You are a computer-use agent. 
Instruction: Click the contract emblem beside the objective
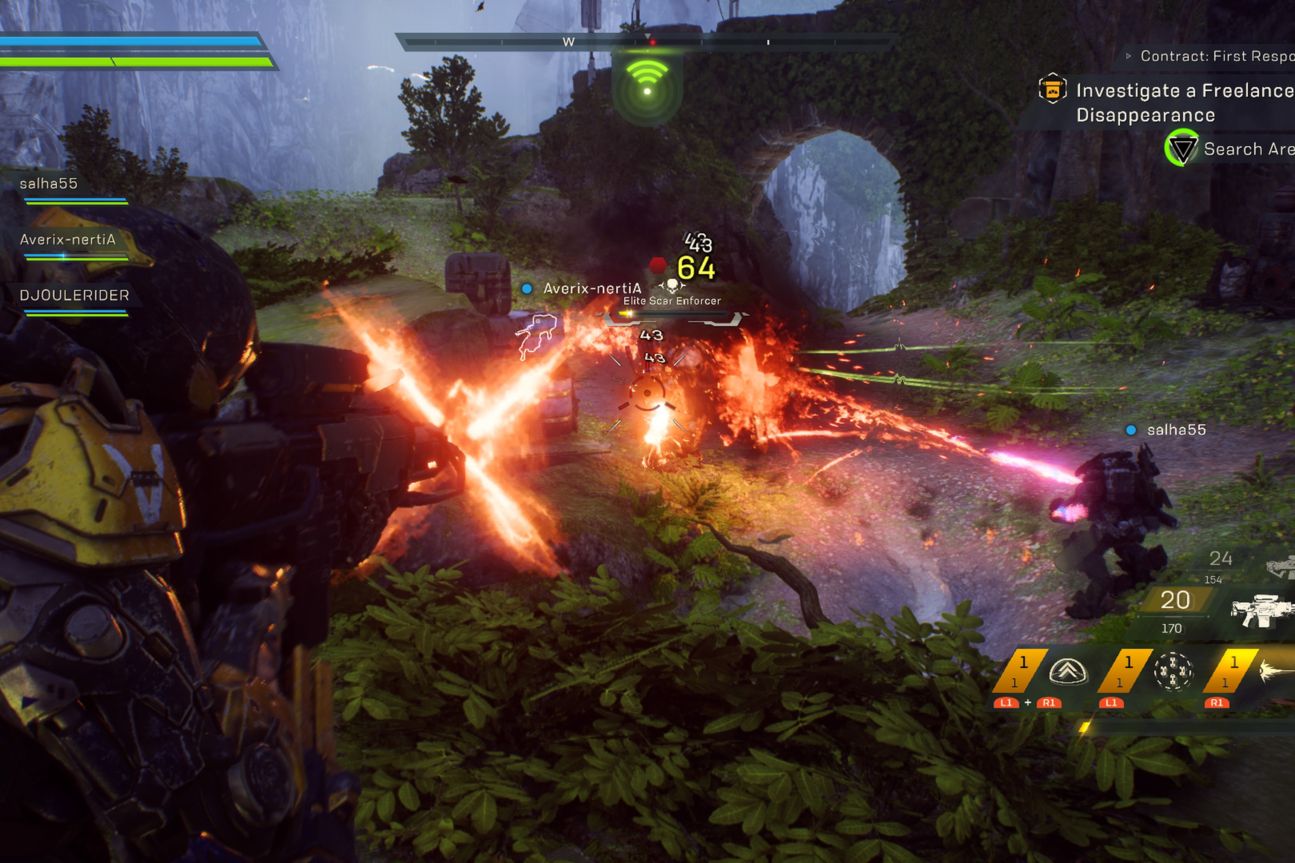click(x=1052, y=90)
